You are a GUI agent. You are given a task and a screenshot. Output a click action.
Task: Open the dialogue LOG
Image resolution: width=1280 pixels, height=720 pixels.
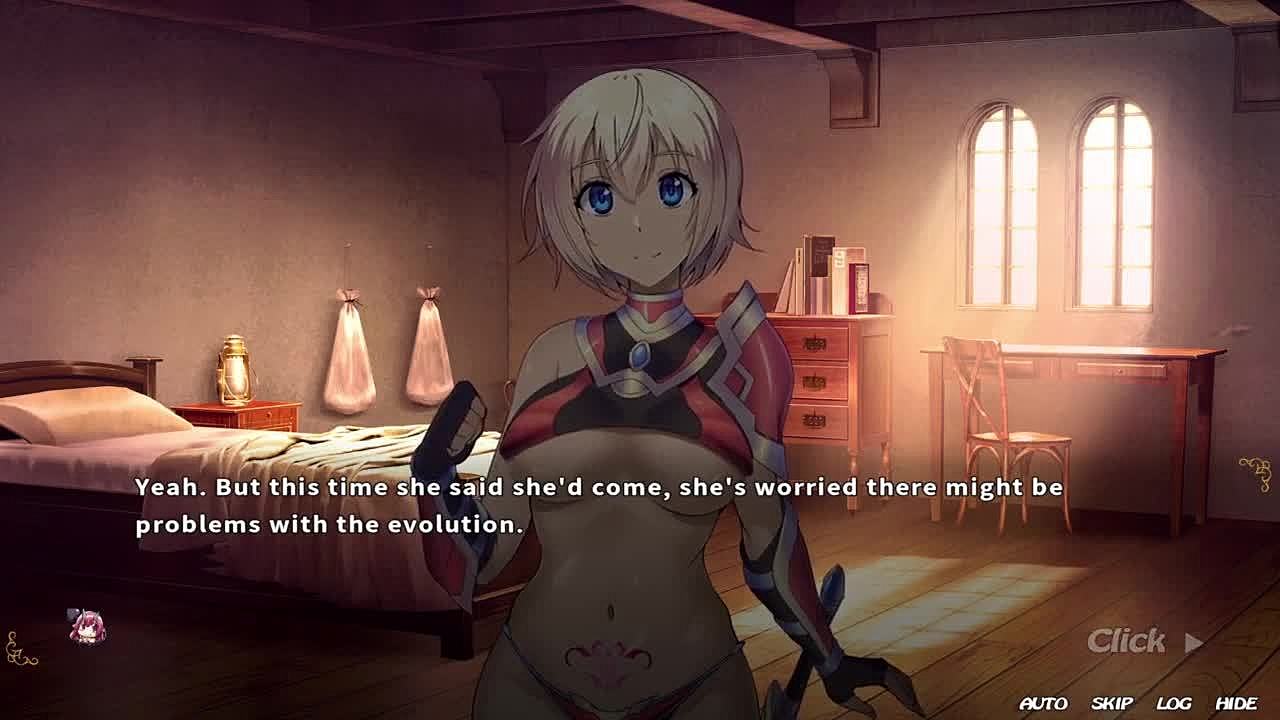click(x=1174, y=704)
